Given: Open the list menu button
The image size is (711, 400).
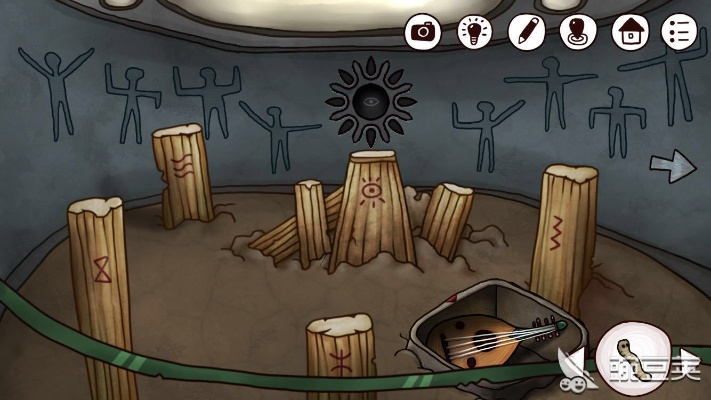Looking at the screenshot, I should (678, 31).
